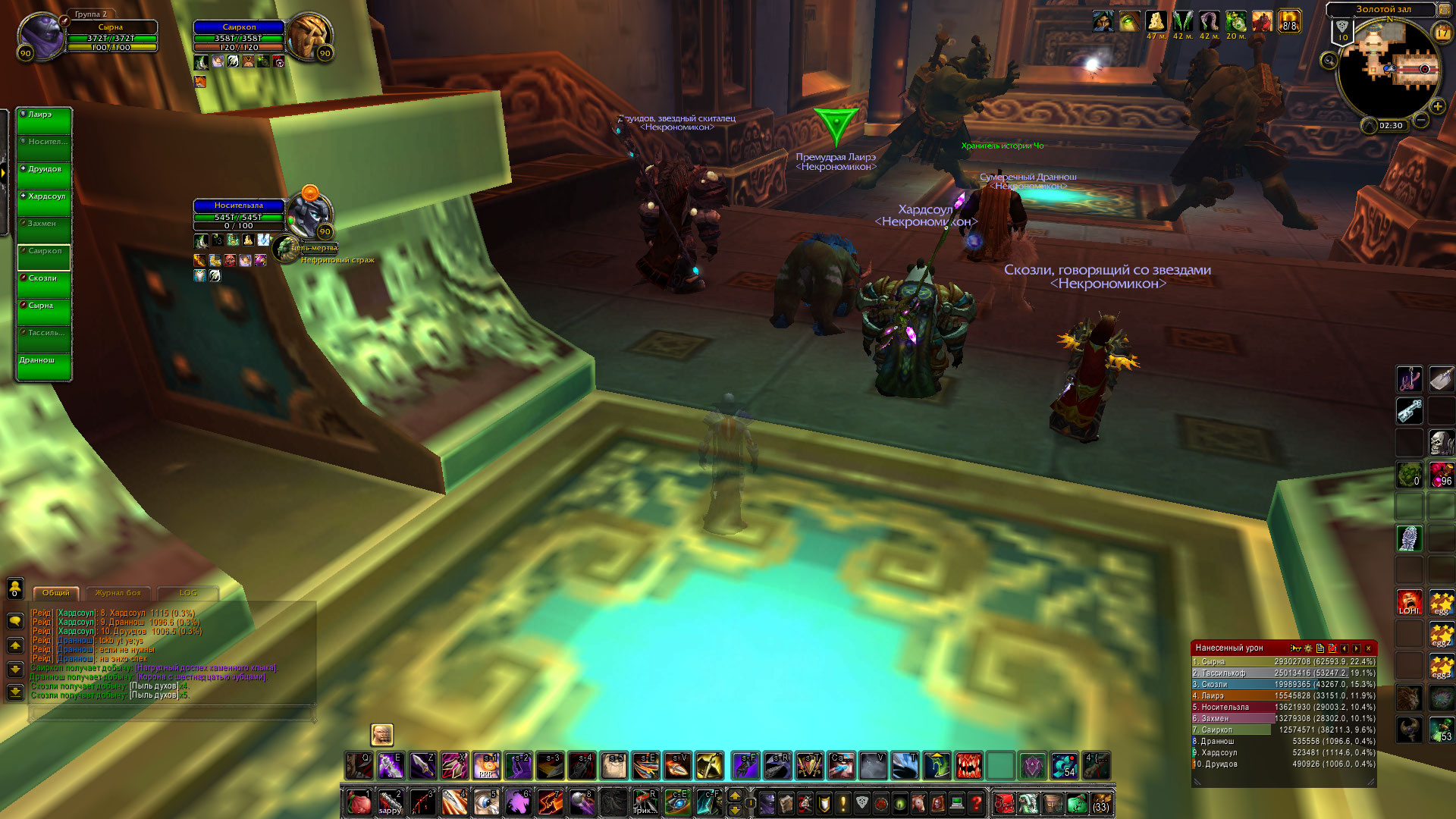Zoom in the minimap with the plus button
This screenshot has width=1456, height=819.
pos(1438,106)
